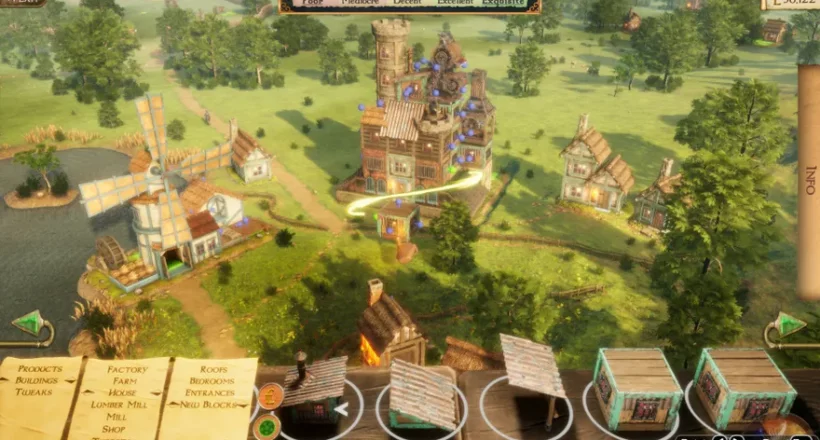Open the Products category
Screen dimensions: 820x440
(x=40, y=369)
